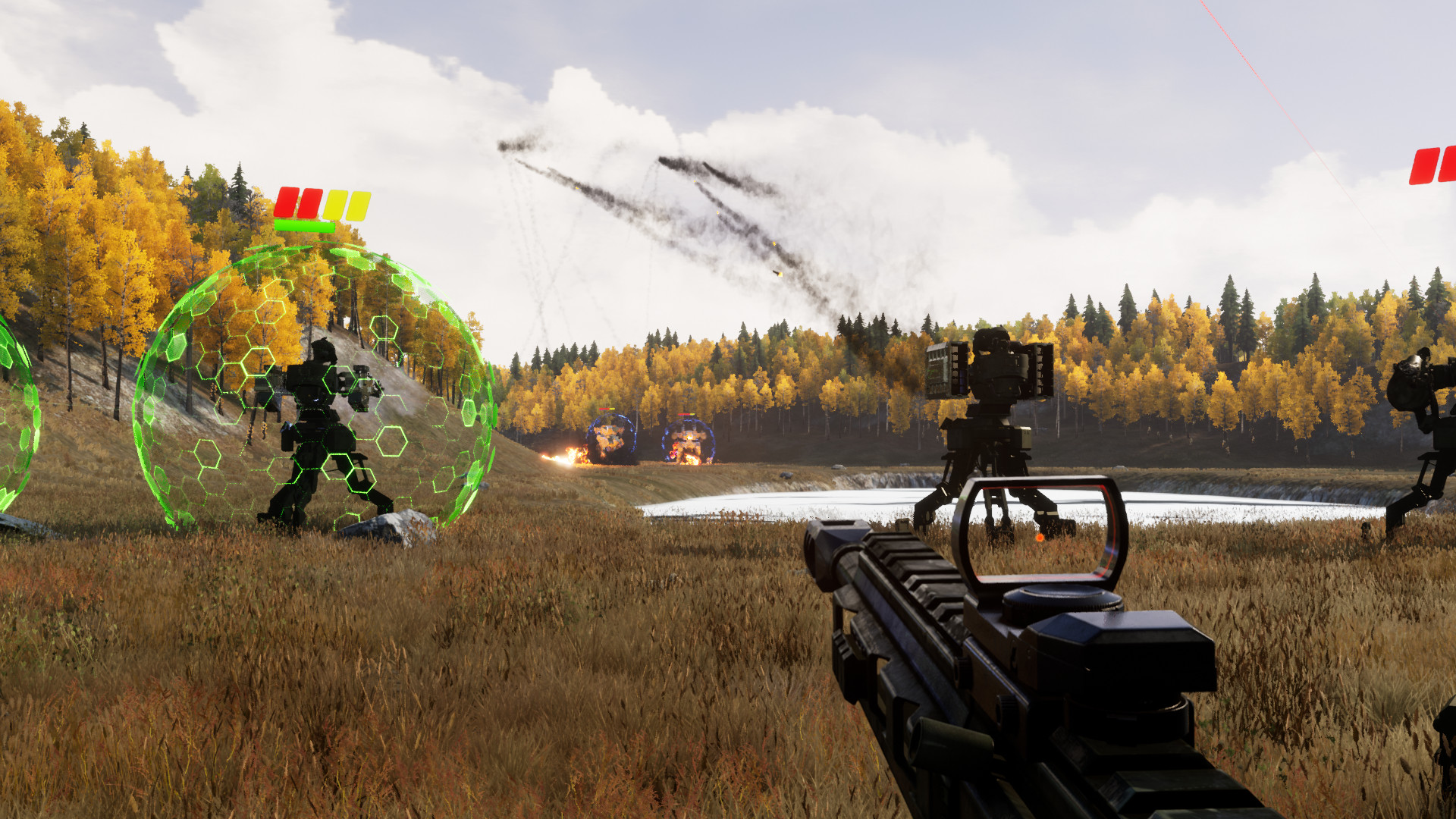Click the health bar above the left burning mech
The height and width of the screenshot is (819, 1456).
coord(605,409)
